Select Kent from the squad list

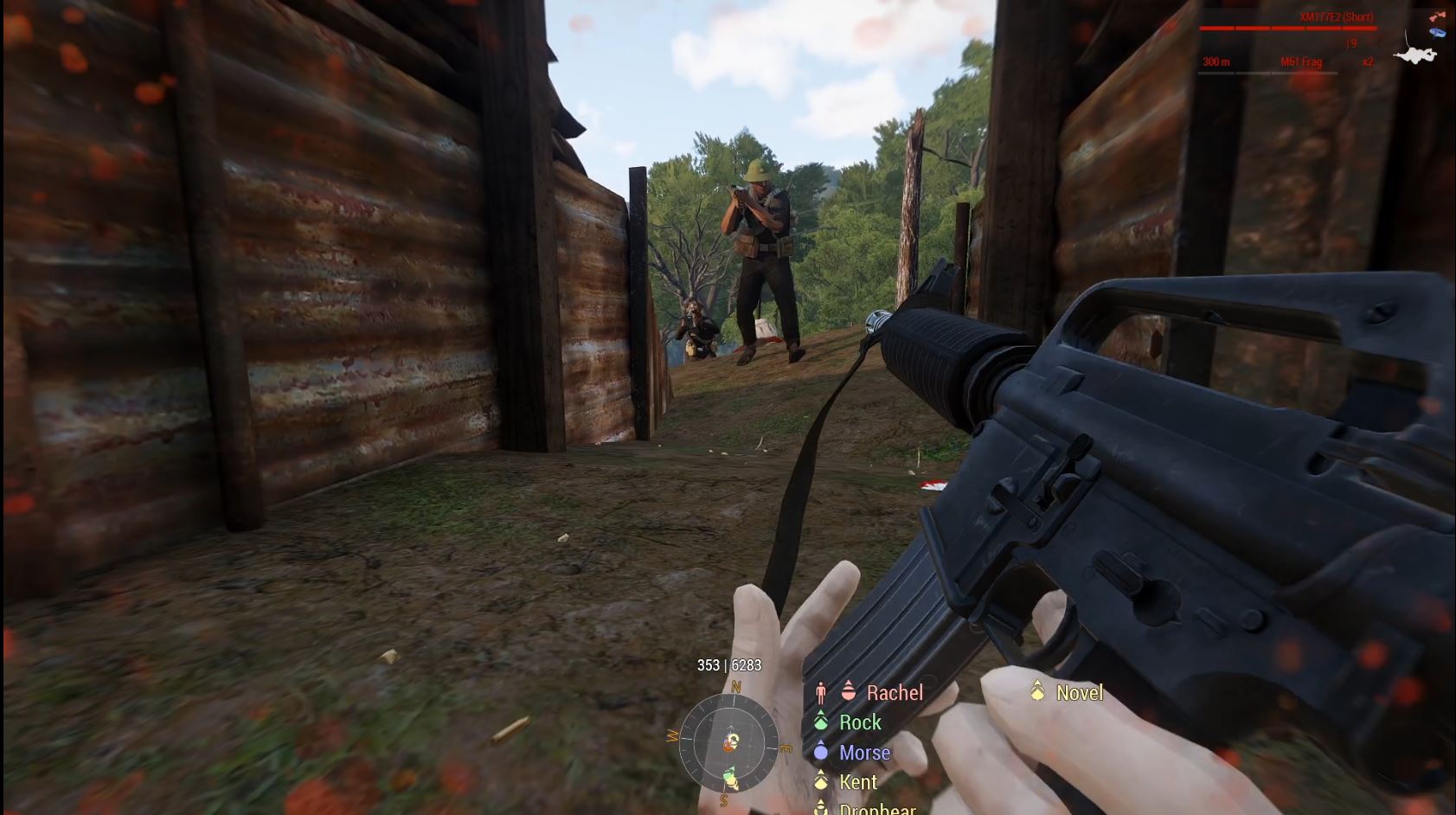(x=857, y=782)
